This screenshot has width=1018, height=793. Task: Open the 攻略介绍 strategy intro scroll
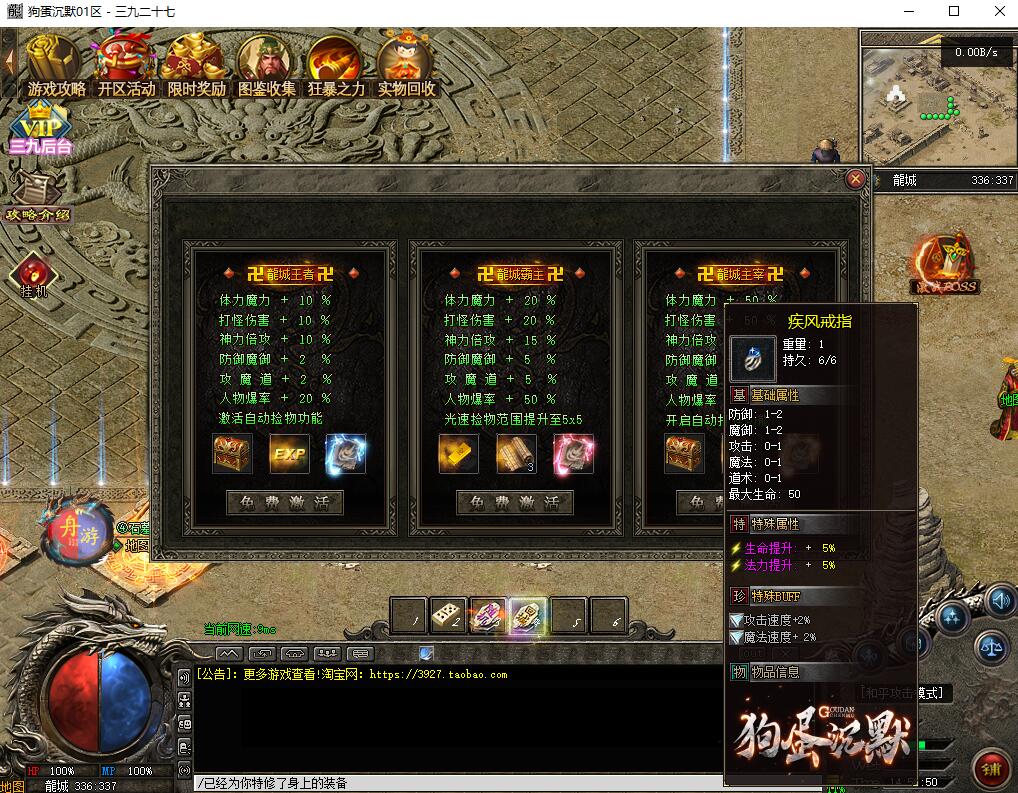(38, 197)
